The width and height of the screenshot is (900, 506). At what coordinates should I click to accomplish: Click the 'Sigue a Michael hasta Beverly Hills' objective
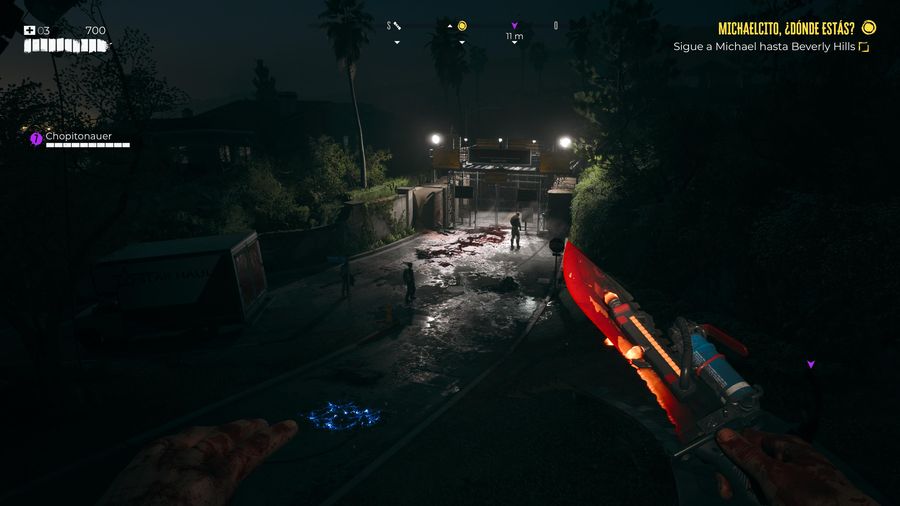click(x=764, y=46)
